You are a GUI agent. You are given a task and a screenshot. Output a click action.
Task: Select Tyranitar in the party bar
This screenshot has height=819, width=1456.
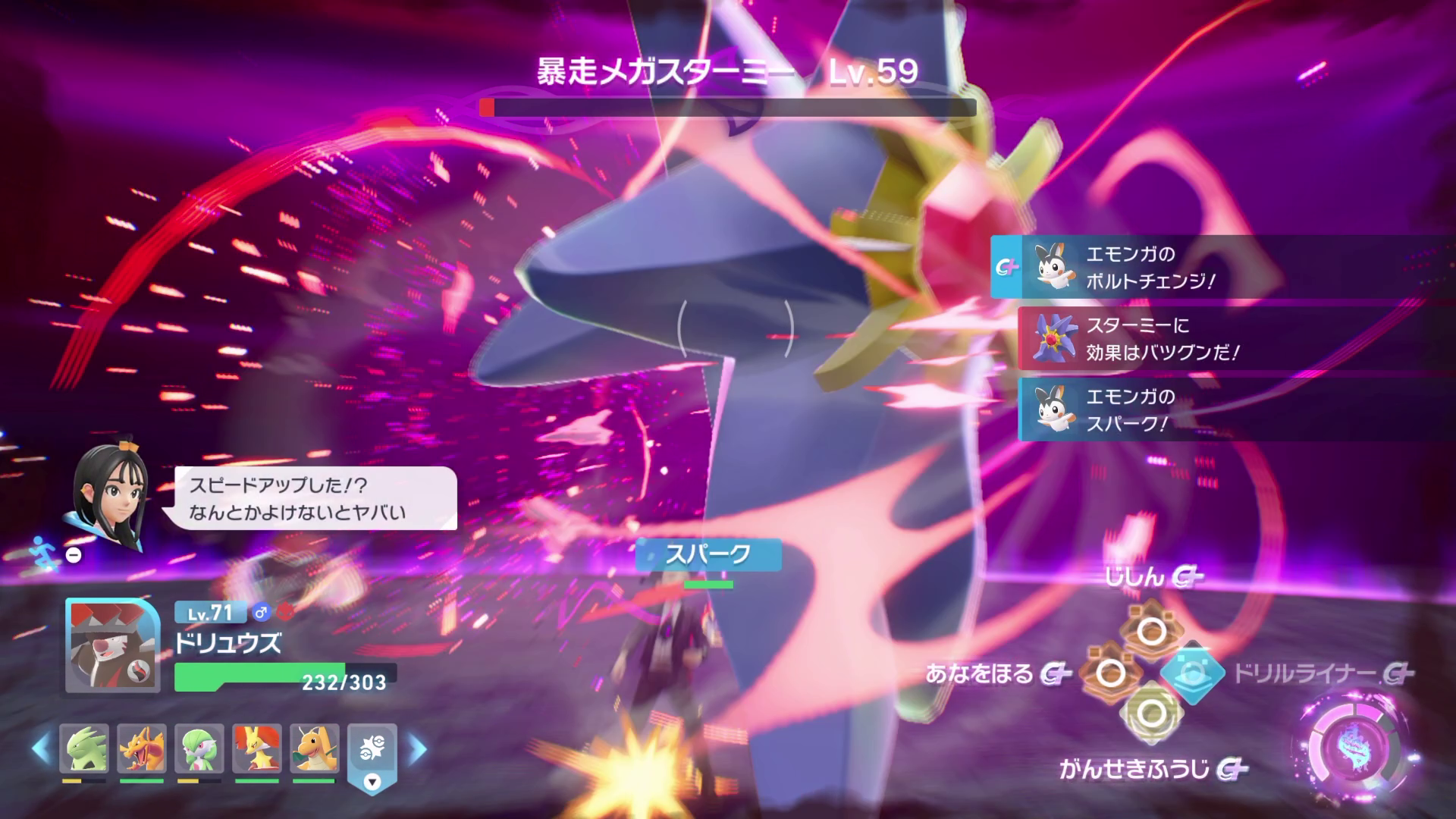pyautogui.click(x=84, y=748)
